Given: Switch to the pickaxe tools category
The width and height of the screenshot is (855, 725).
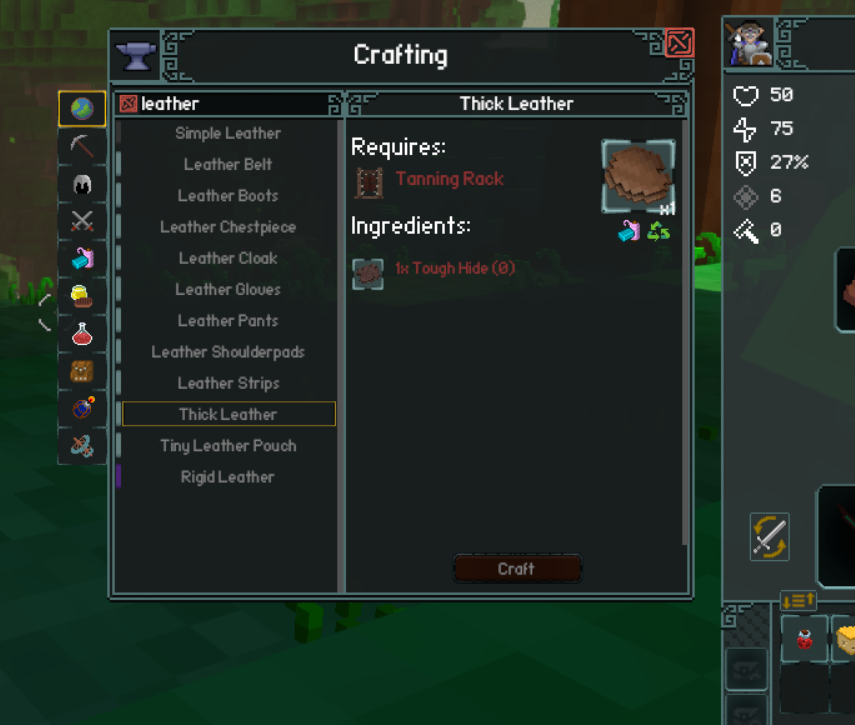Looking at the screenshot, I should pyautogui.click(x=82, y=146).
